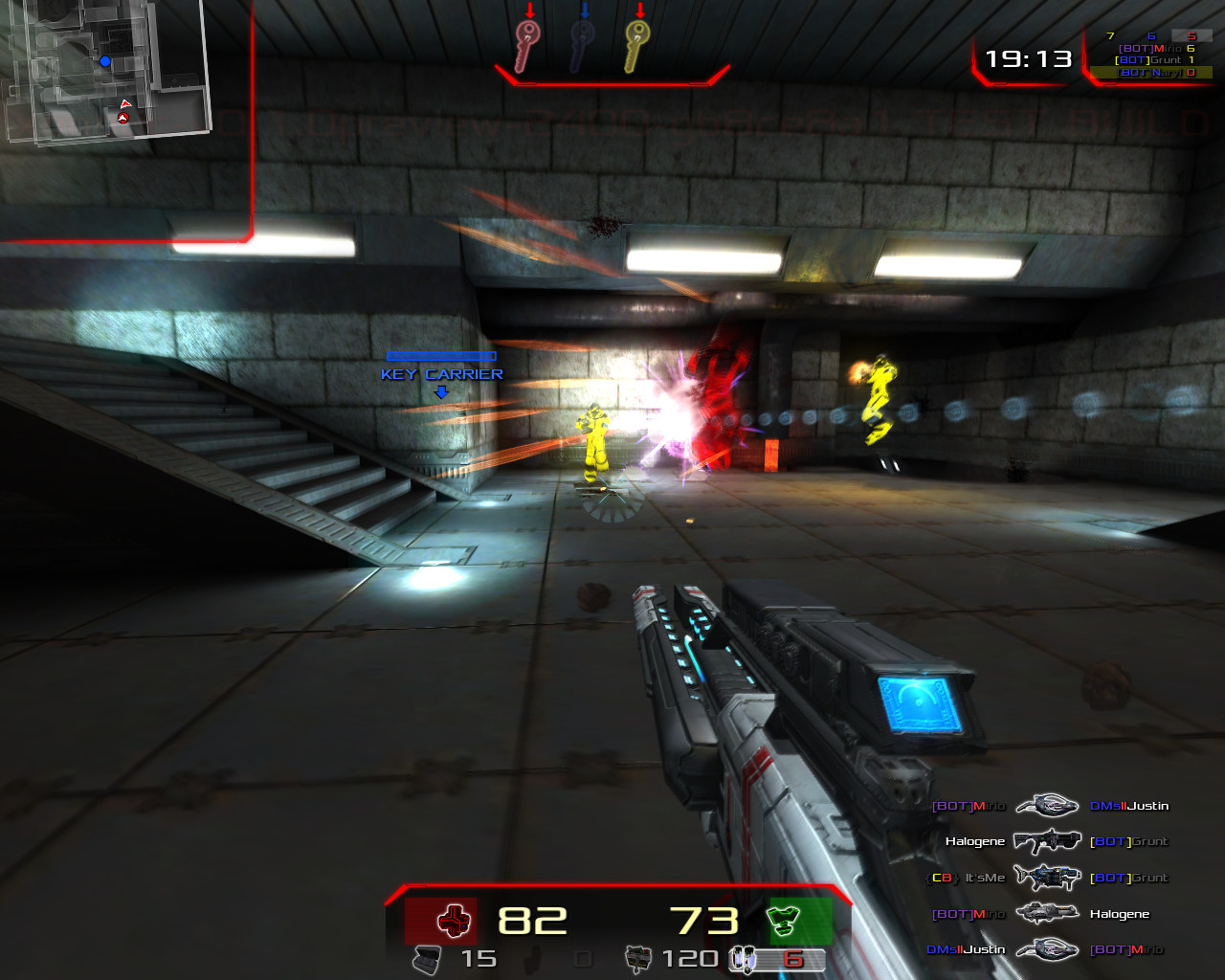Viewport: 1225px width, 980px height.
Task: Select the blue key icon
Action: [x=583, y=46]
